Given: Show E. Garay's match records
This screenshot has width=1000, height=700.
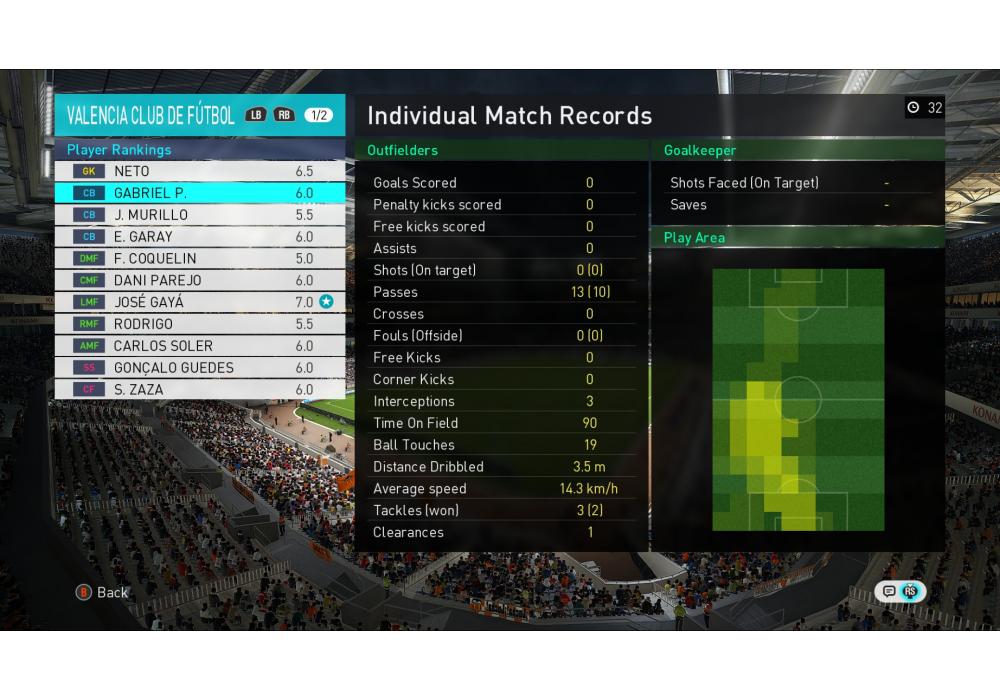Looking at the screenshot, I should click(x=200, y=237).
